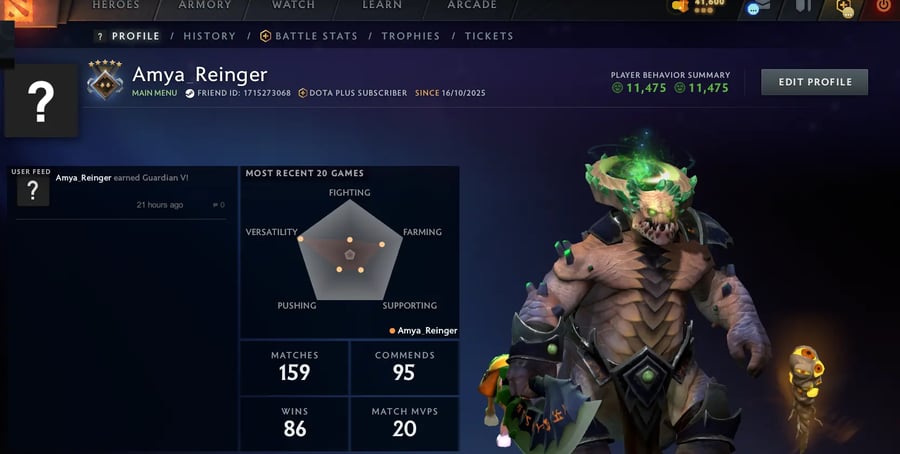Click the large profile avatar picture
Image resolution: width=900 pixels, height=454 pixels.
coord(41,100)
